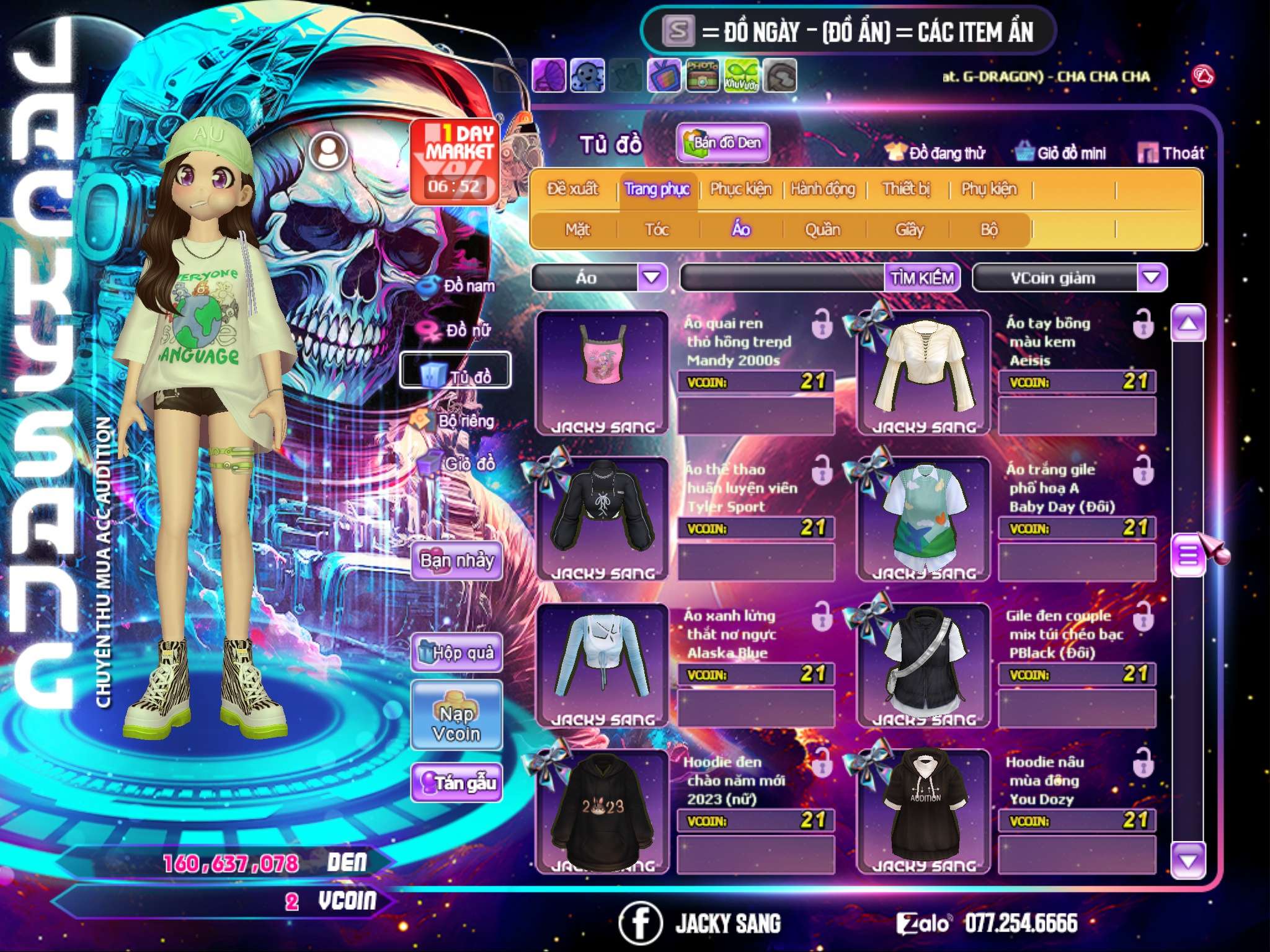Select the Đồ nữ menu entry
Image resolution: width=1270 pixels, height=952 pixels.
tap(458, 330)
